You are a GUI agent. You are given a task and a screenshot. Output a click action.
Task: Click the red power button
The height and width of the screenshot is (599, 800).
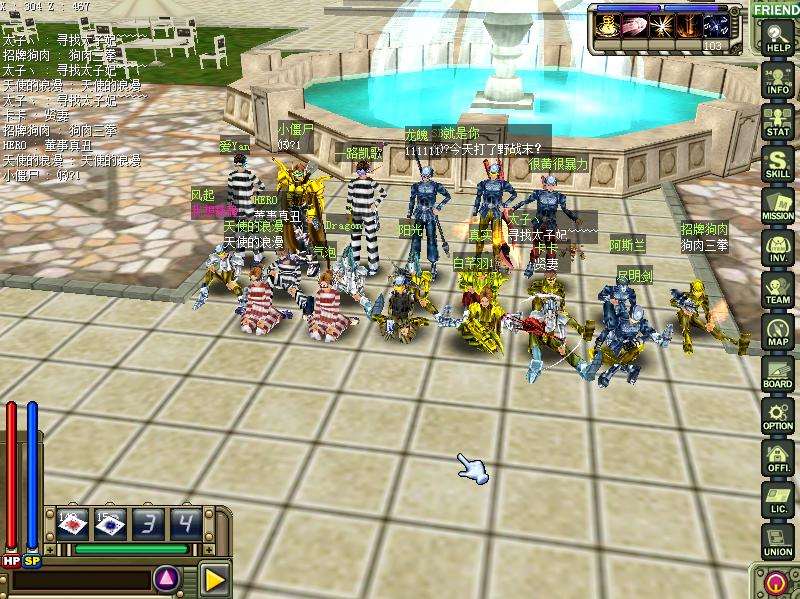click(776, 583)
